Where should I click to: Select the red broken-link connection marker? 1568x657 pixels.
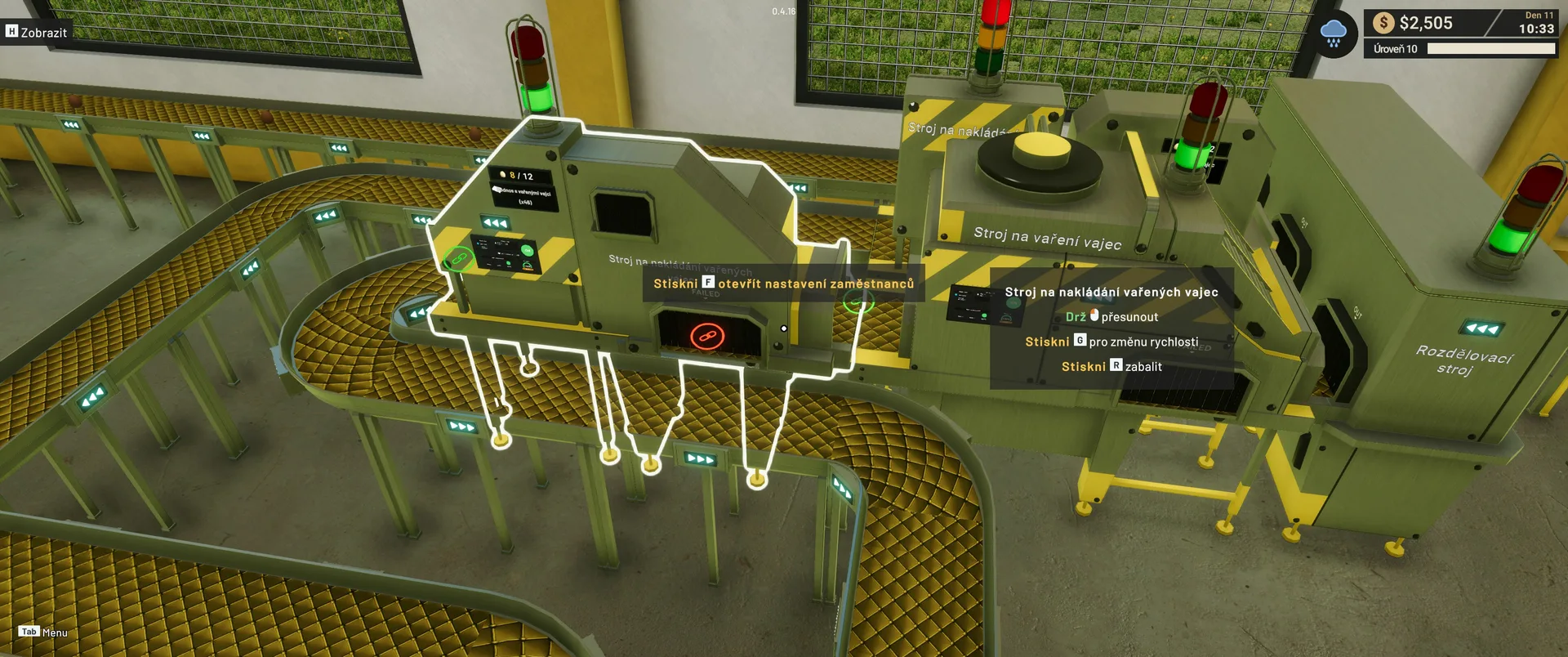pos(707,336)
